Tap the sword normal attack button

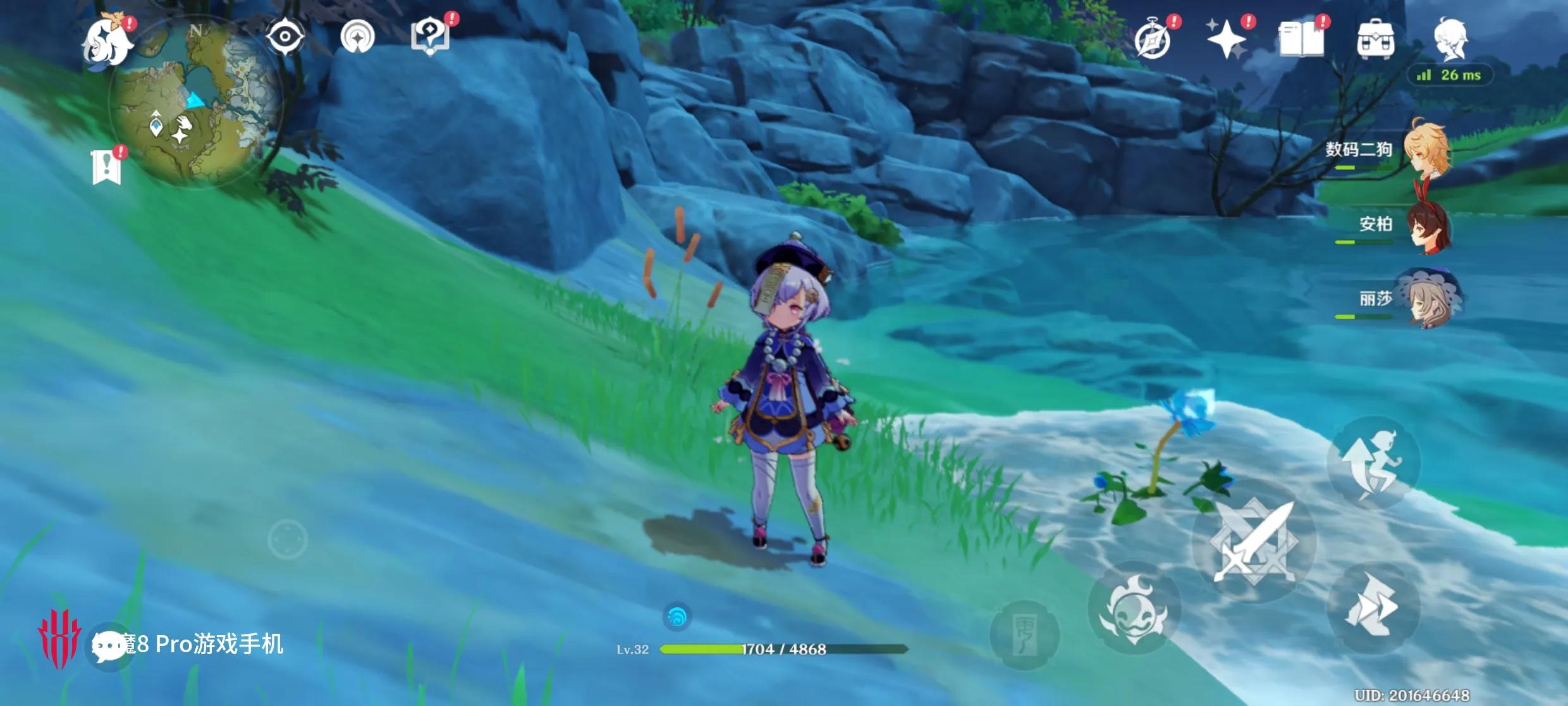point(1254,541)
